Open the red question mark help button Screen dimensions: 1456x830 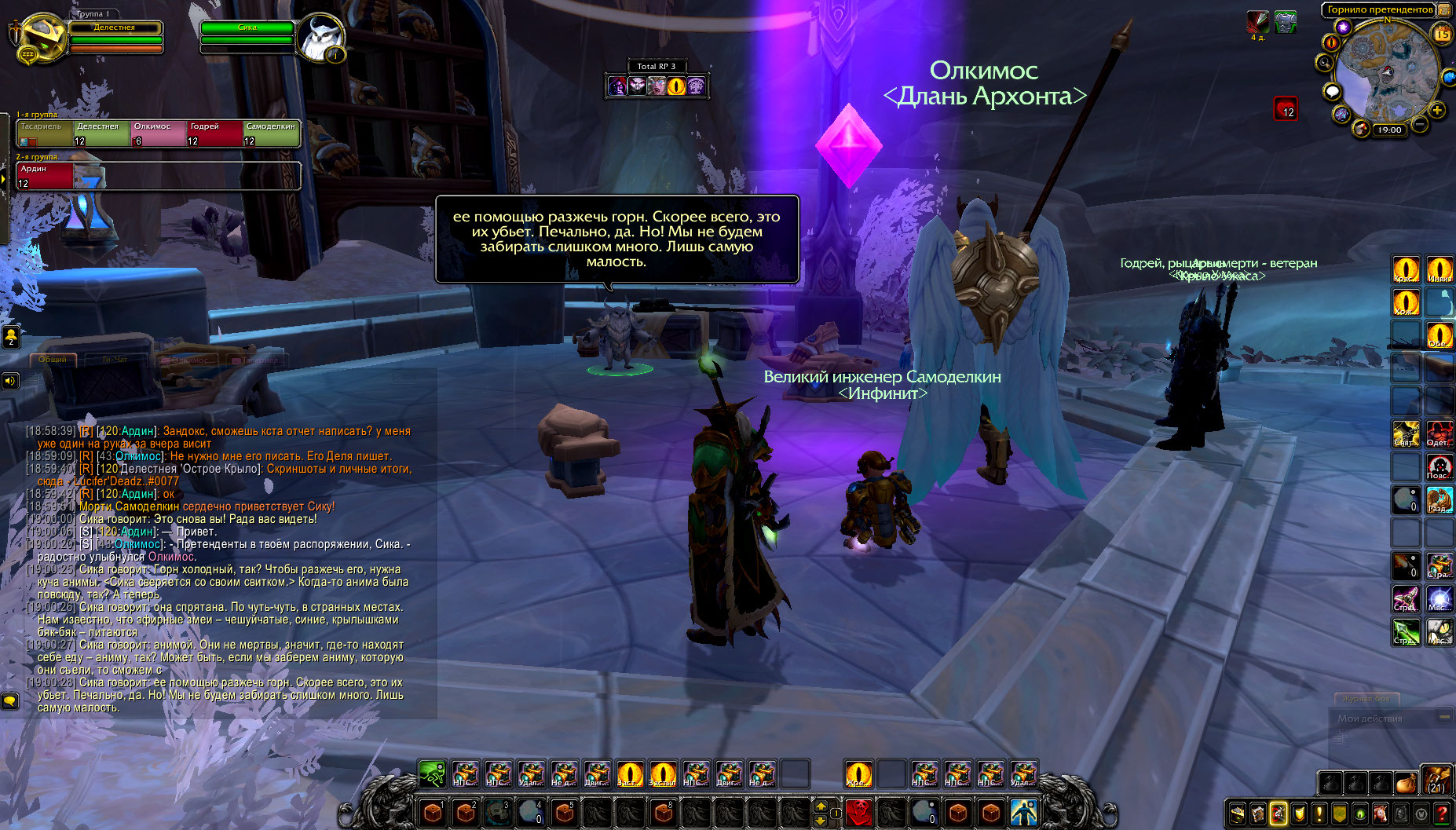click(x=1442, y=814)
